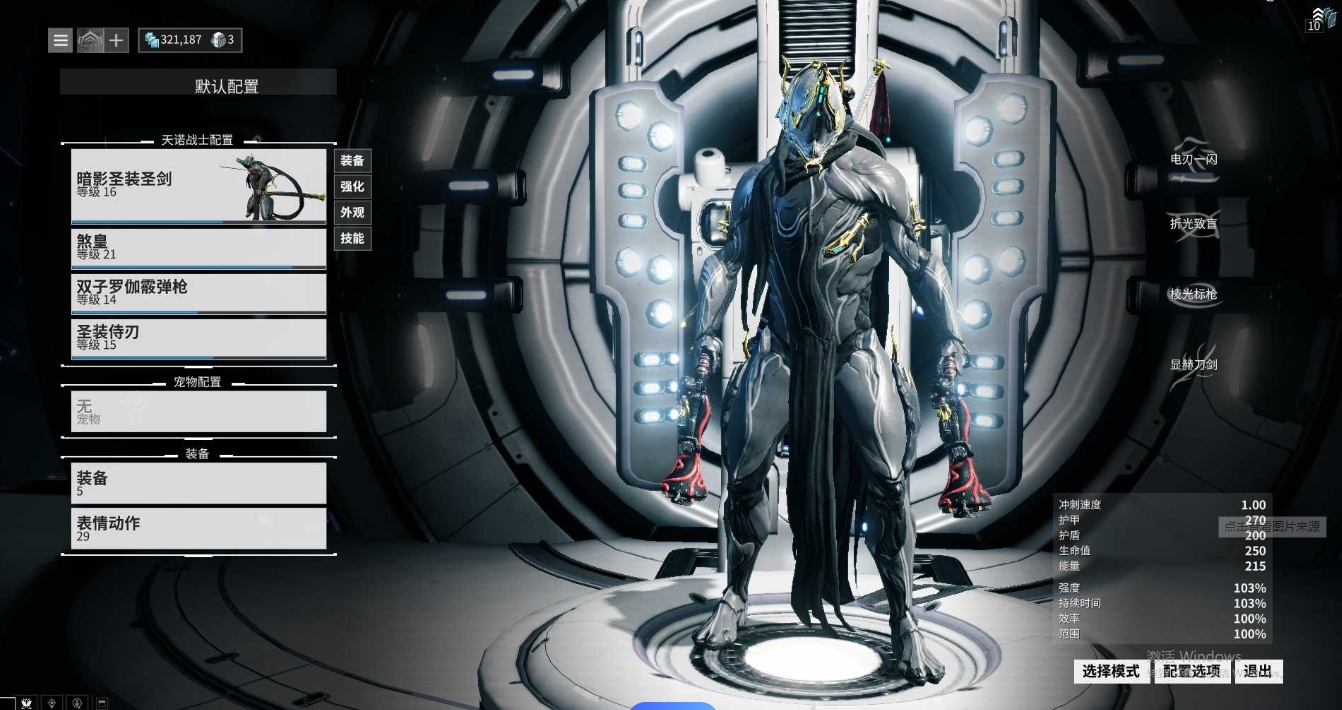Image resolution: width=1342 pixels, height=710 pixels.
Task: Open the 技能 abilities button
Action: click(352, 238)
